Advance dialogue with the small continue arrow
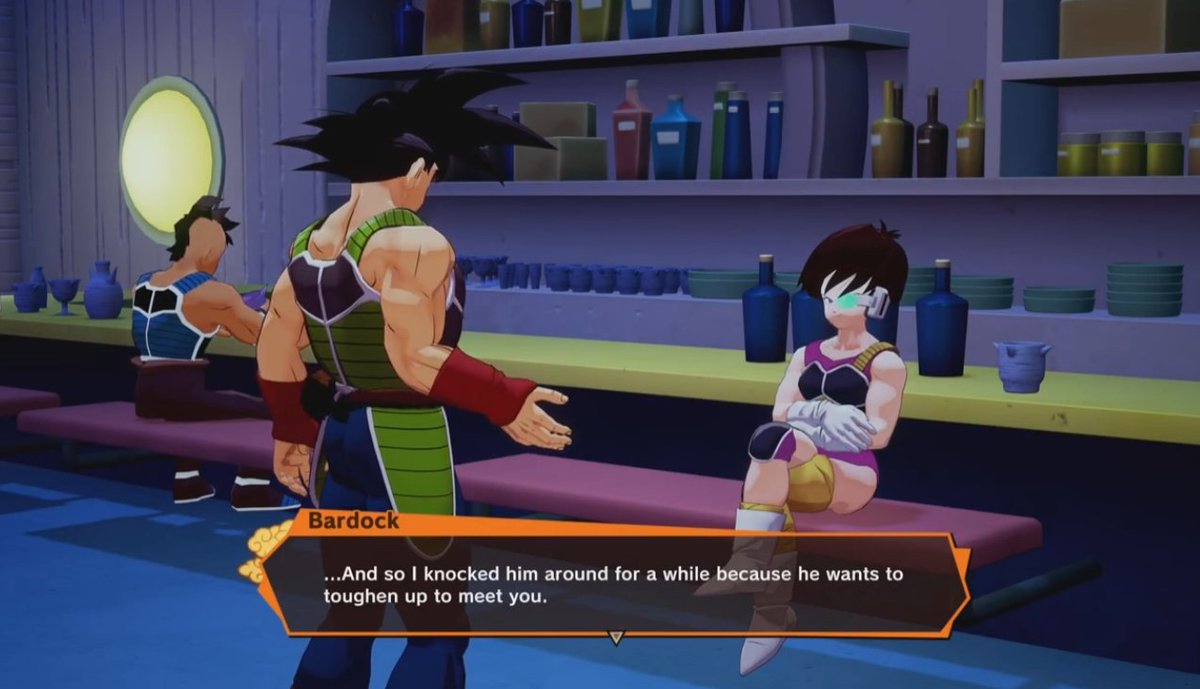 tap(616, 636)
